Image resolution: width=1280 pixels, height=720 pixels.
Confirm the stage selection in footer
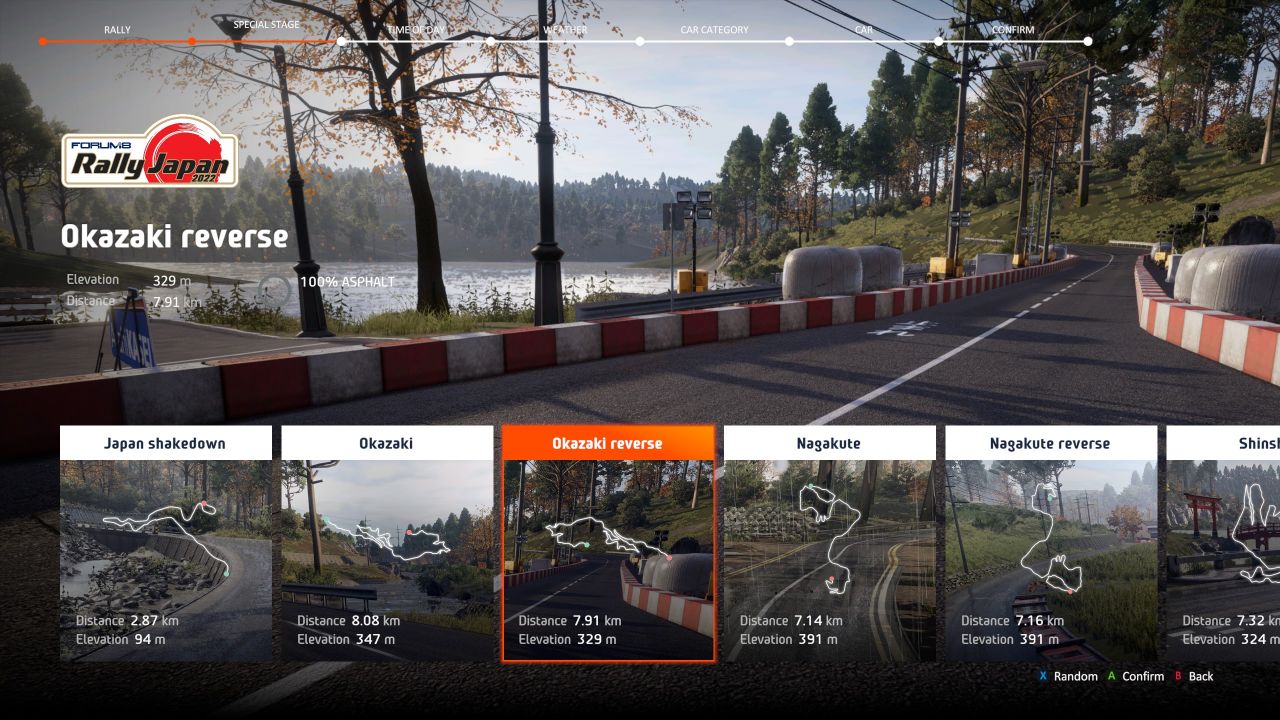point(1136,677)
